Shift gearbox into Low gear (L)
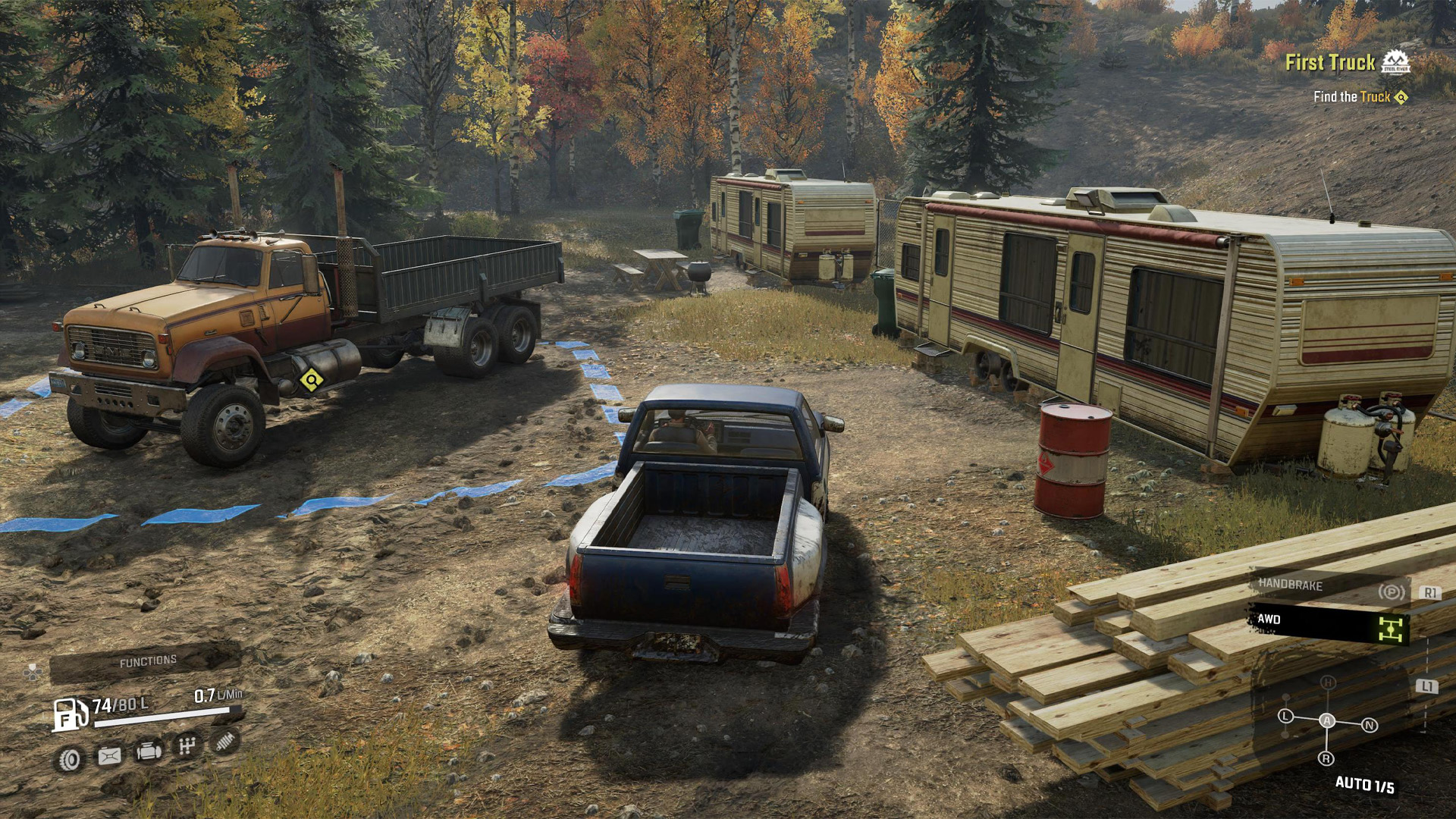The height and width of the screenshot is (819, 1456). (x=1285, y=716)
